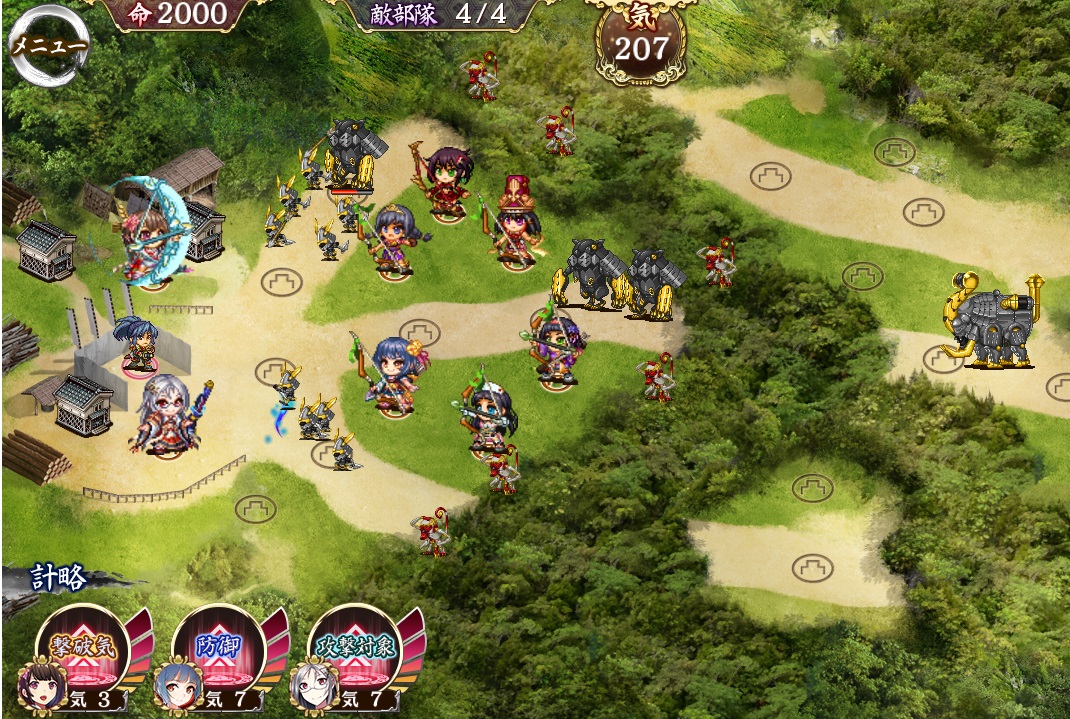The width and height of the screenshot is (1070, 719).
Task: Open the メニュー menu button
Action: coord(47,45)
